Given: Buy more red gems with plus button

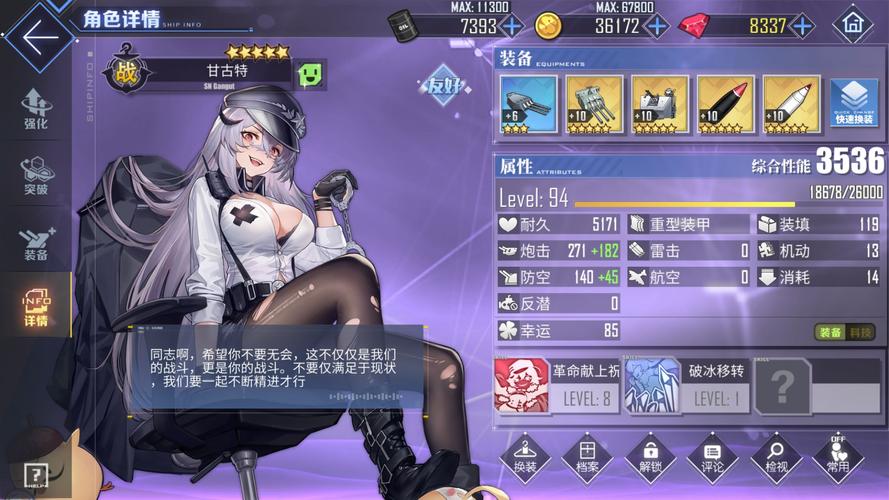Looking at the screenshot, I should click(802, 26).
